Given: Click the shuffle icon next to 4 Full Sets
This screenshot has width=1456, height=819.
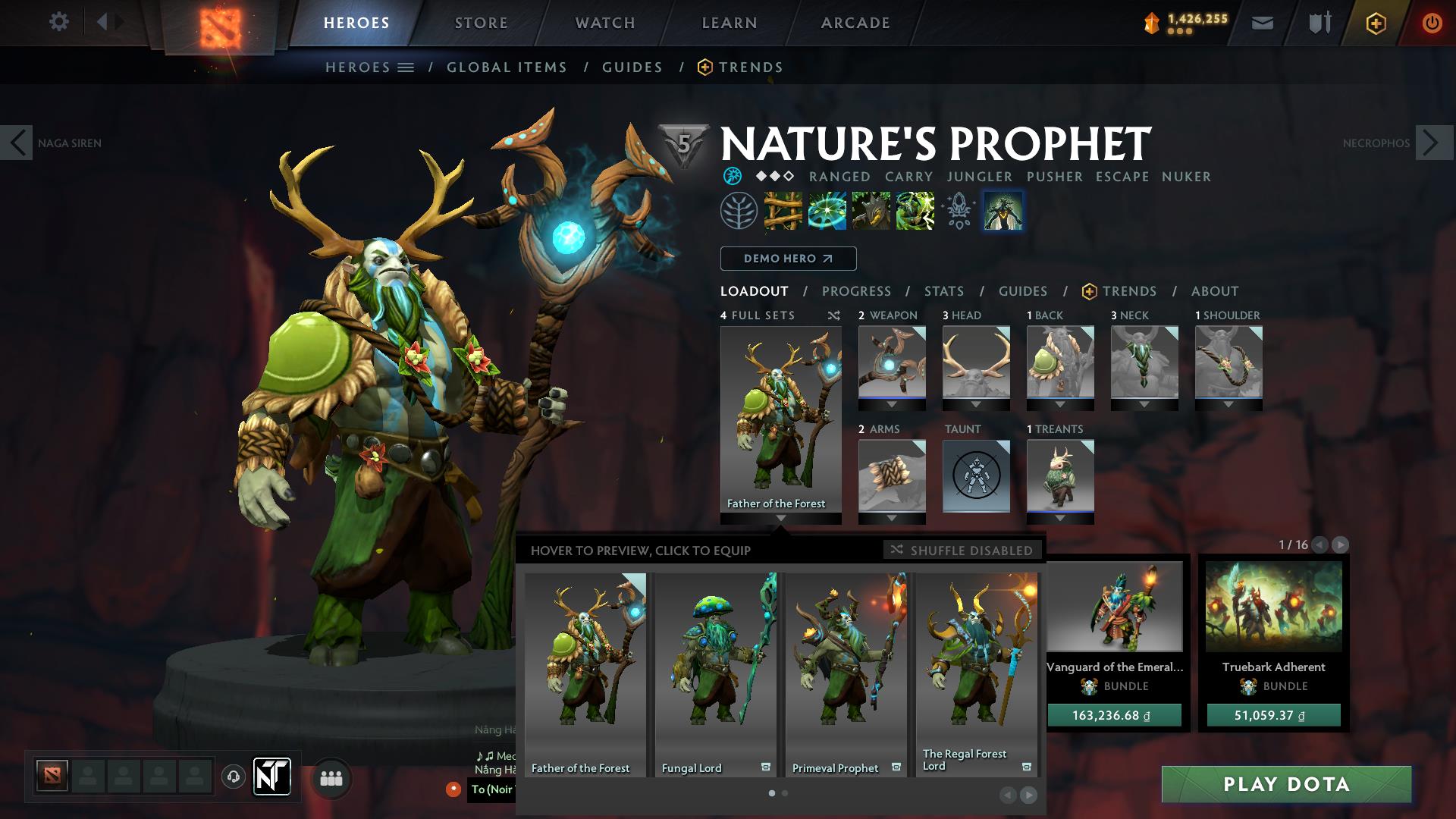Looking at the screenshot, I should (x=834, y=315).
